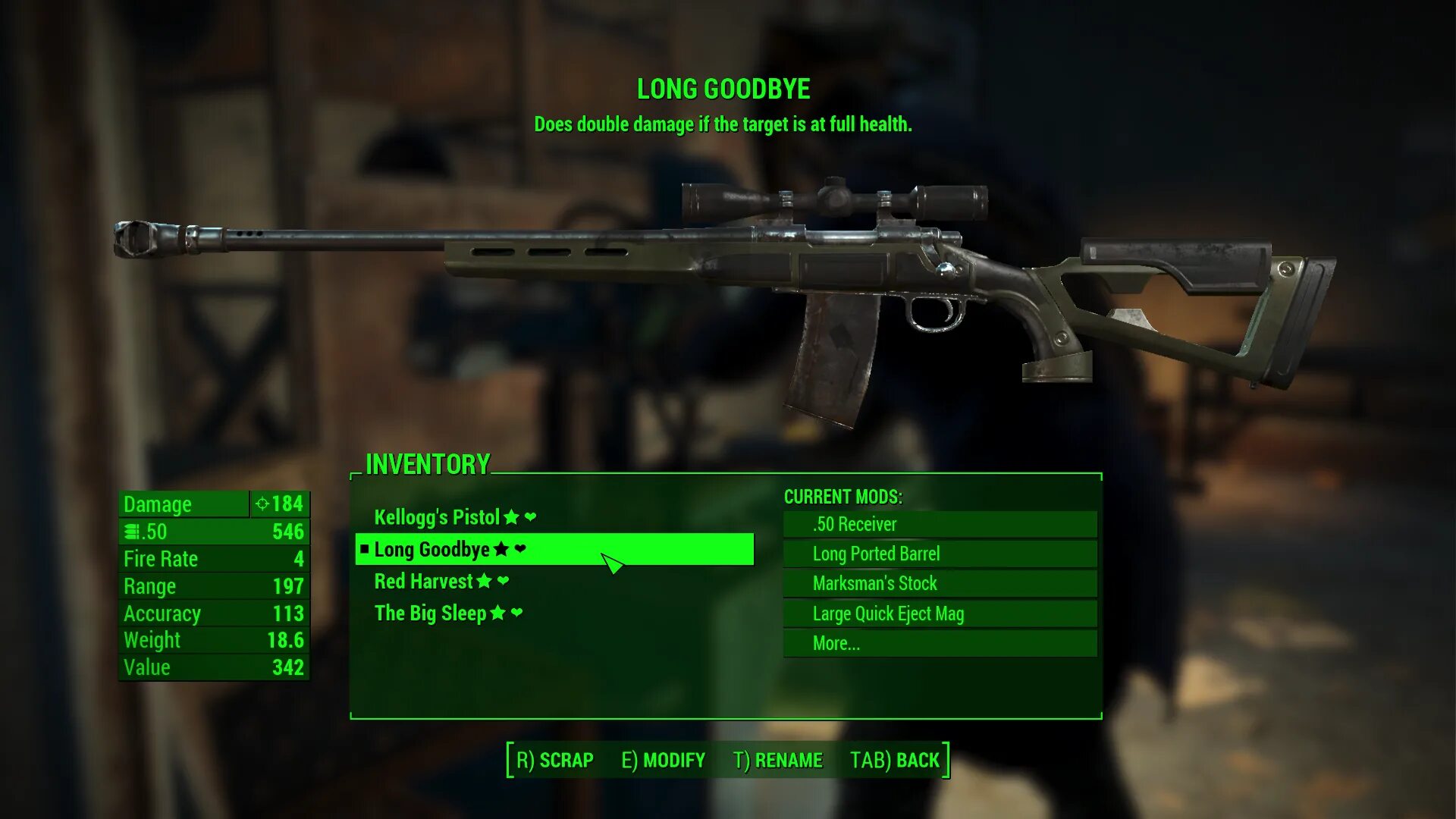
Task: Pick Red Harvest from the inventory
Action: click(423, 582)
